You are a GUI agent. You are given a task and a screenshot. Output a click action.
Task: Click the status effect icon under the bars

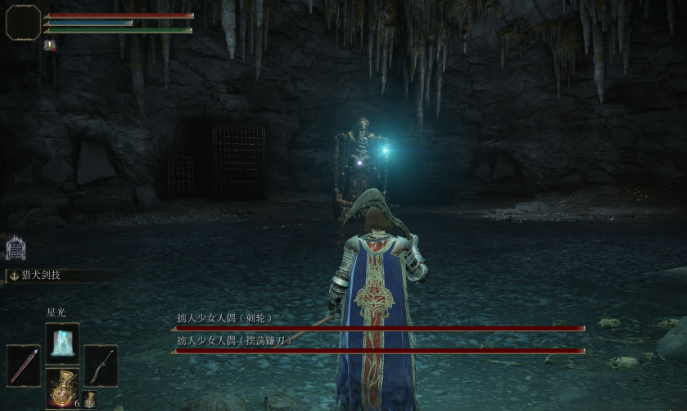pyautogui.click(x=49, y=45)
